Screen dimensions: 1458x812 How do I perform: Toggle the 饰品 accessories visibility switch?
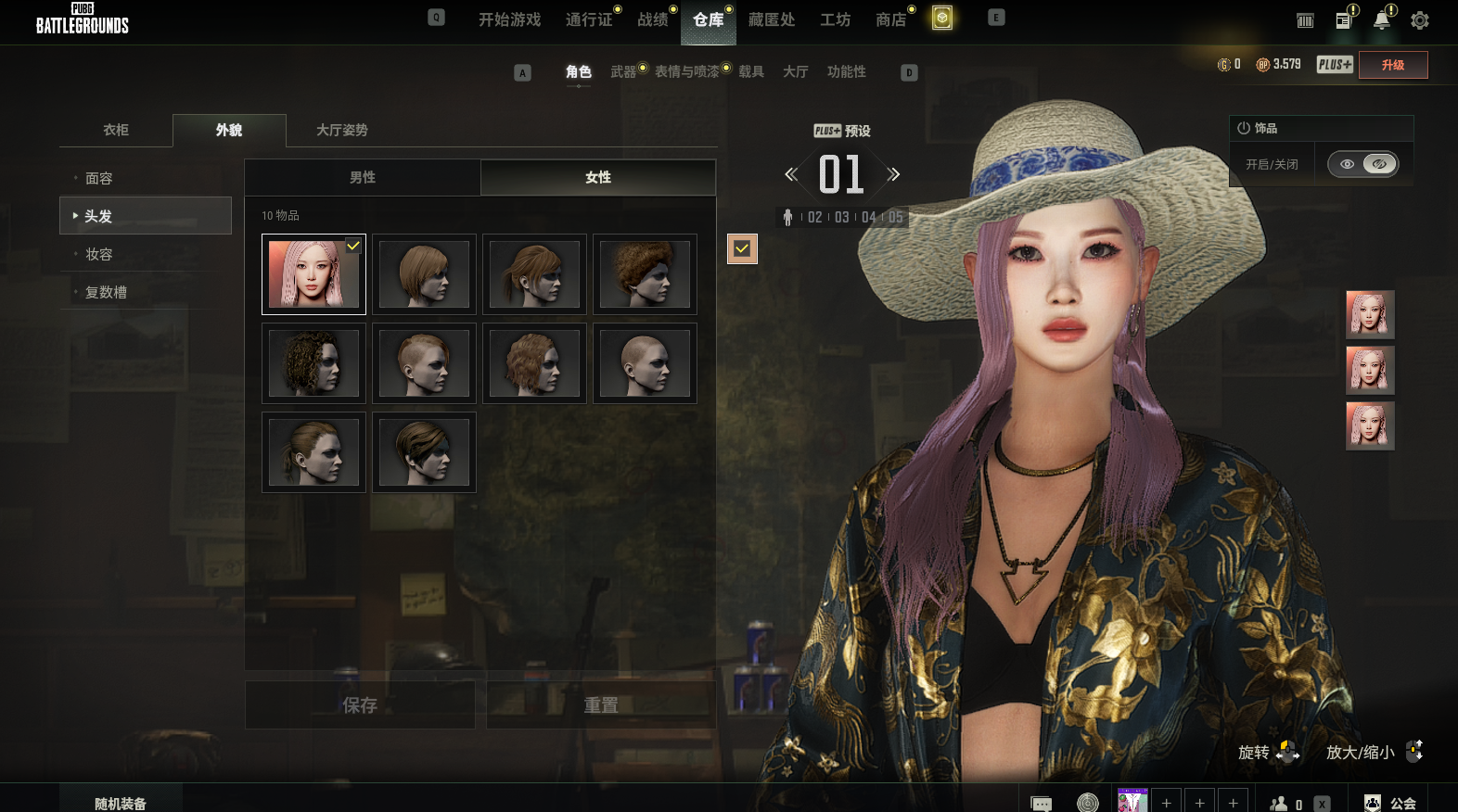point(1362,164)
